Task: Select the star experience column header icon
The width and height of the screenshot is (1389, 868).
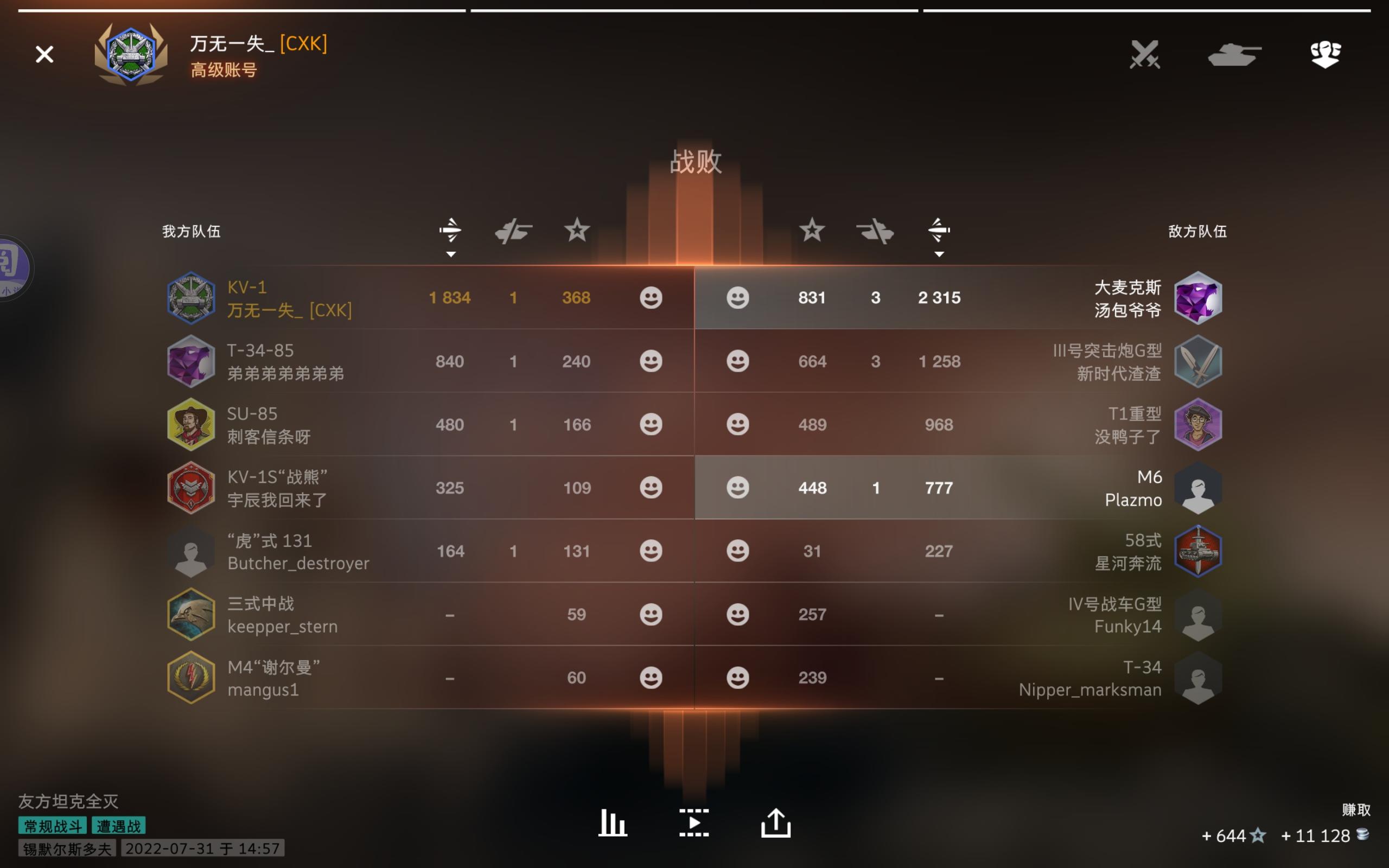Action: coord(576,229)
